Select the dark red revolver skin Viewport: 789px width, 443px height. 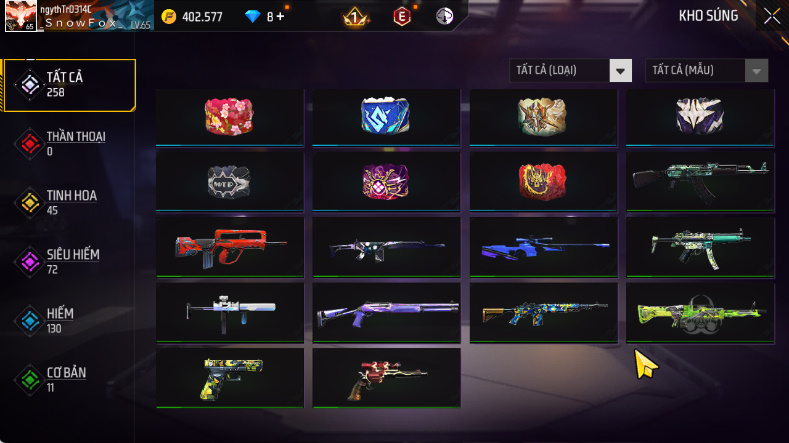pos(386,376)
